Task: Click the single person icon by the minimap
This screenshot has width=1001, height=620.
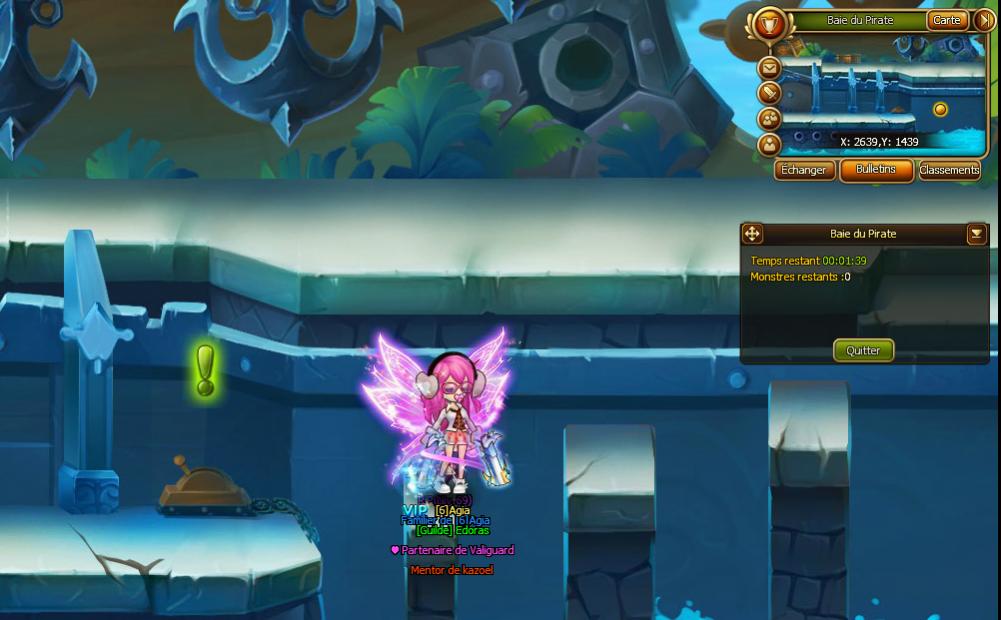Action: point(769,144)
